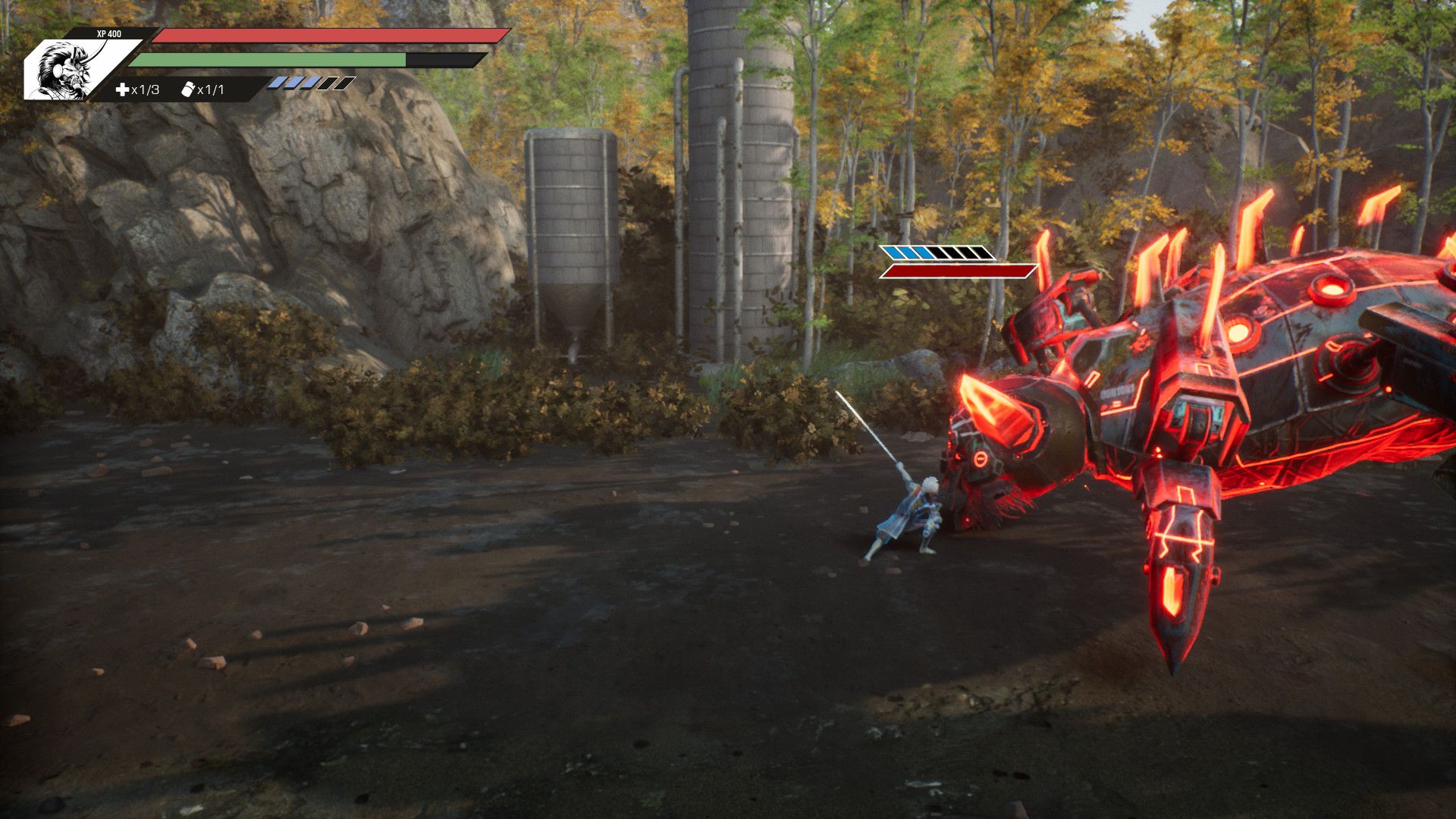Image resolution: width=1456 pixels, height=819 pixels.
Task: Click the character portrait in the HUD
Action: pos(67,71)
